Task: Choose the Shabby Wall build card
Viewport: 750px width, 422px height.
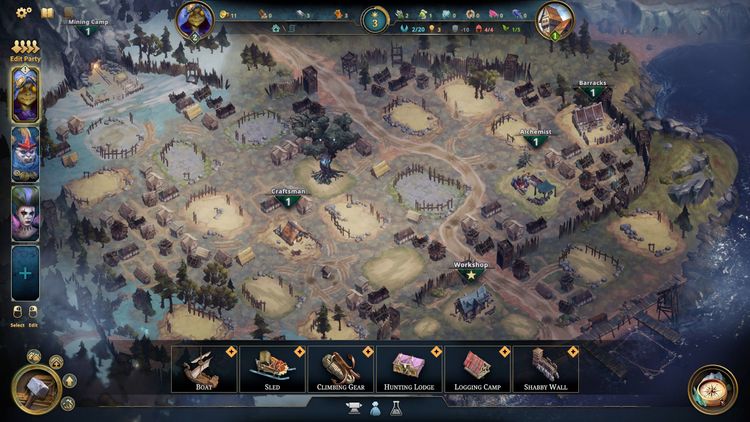Action: point(545,369)
